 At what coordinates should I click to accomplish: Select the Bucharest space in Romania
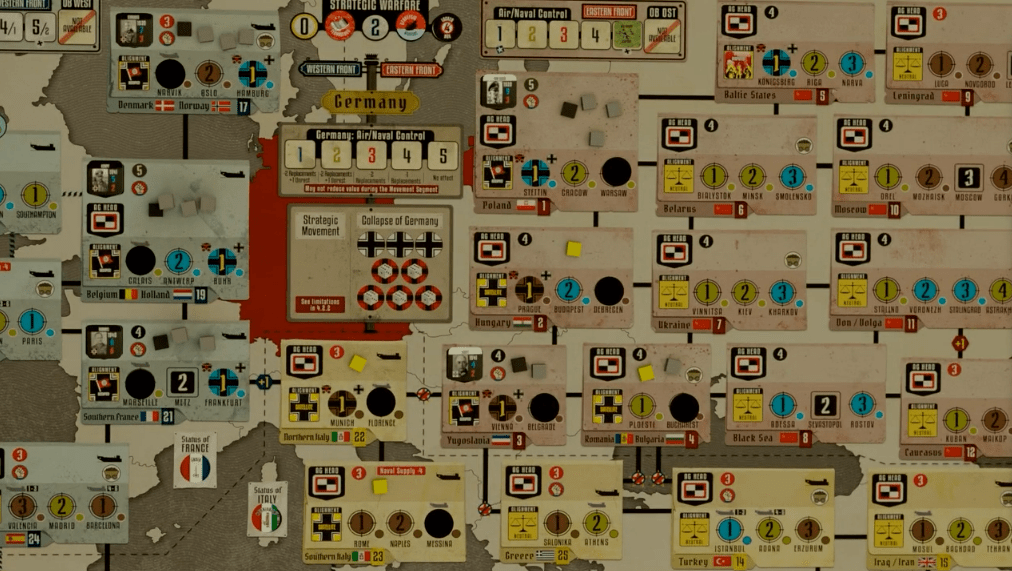684,407
